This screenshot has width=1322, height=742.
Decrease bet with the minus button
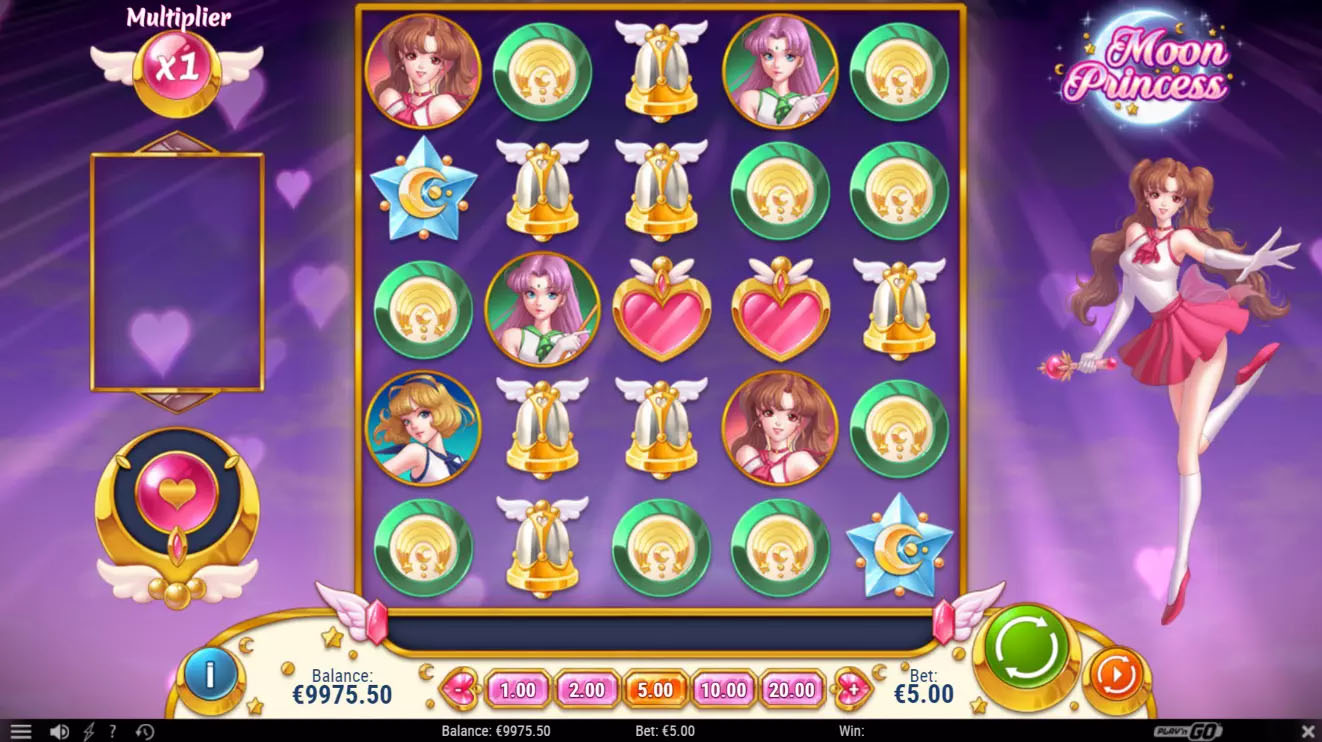tap(458, 690)
